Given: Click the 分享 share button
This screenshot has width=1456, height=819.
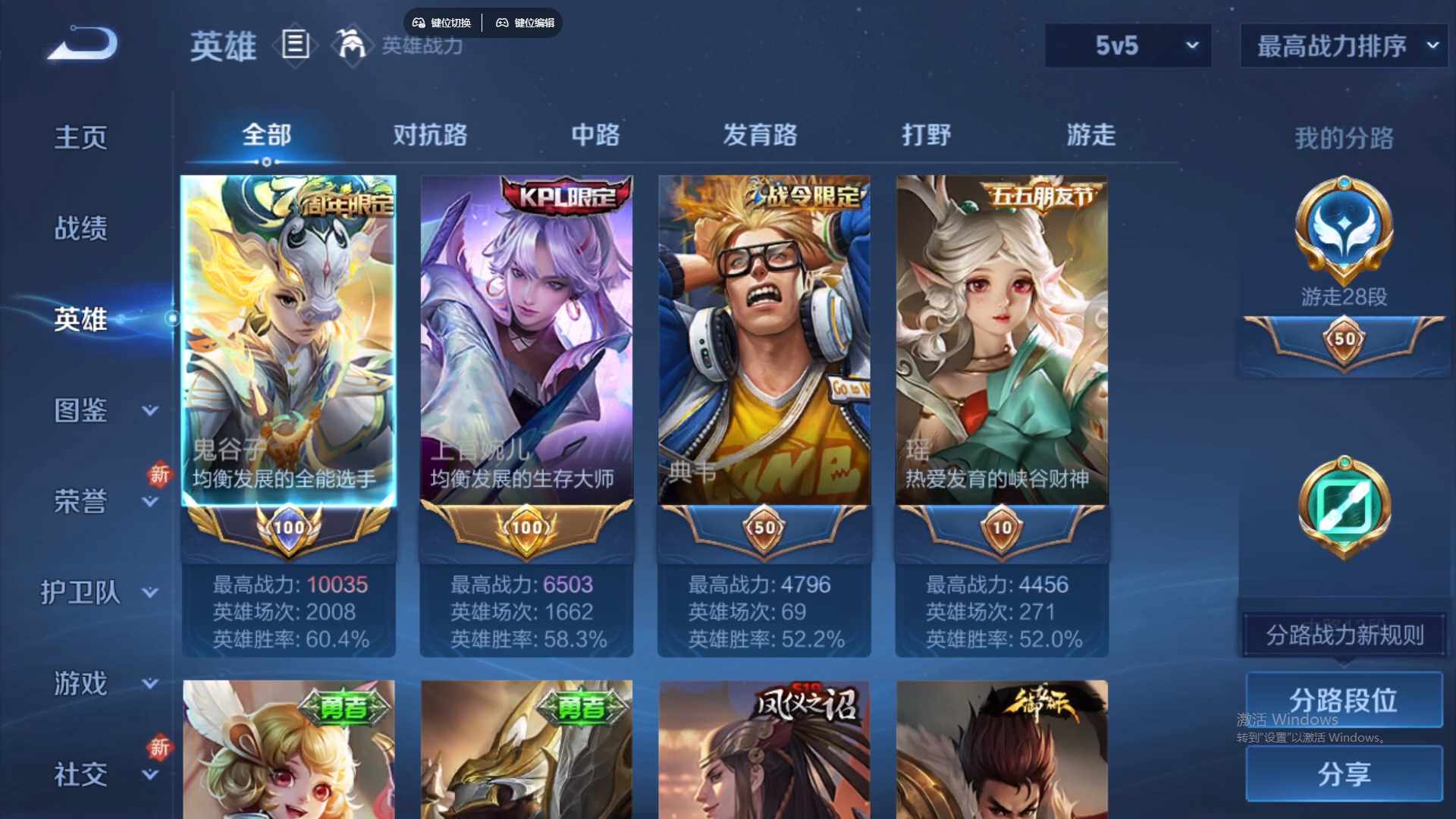Looking at the screenshot, I should [1344, 773].
